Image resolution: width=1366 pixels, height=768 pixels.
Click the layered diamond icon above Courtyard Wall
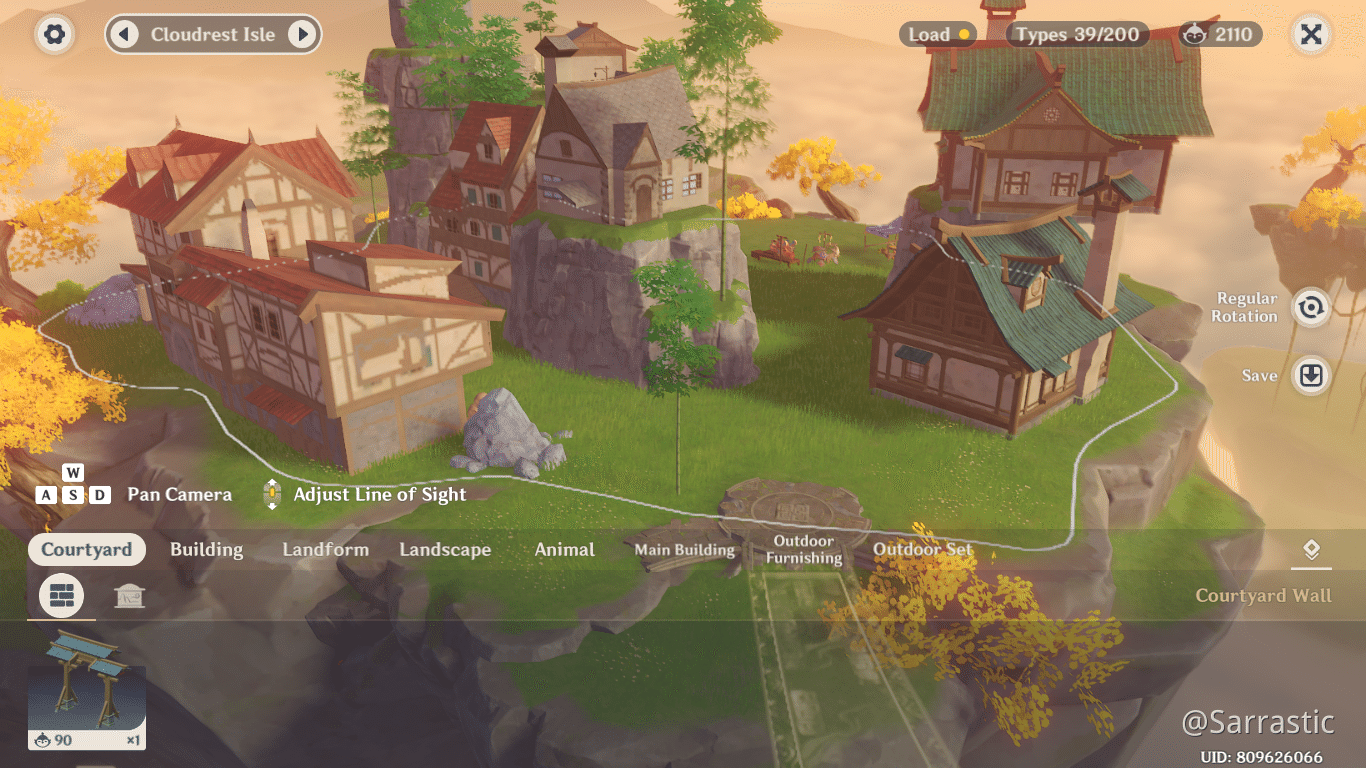[x=1311, y=550]
